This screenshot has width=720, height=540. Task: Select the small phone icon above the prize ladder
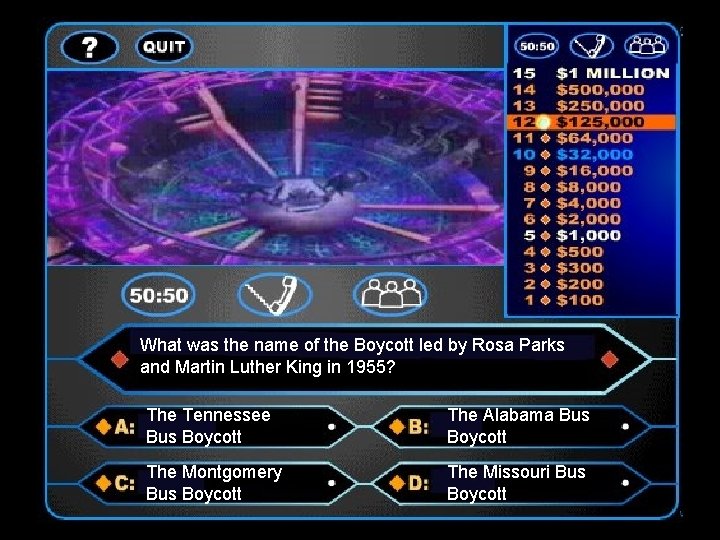click(592, 46)
